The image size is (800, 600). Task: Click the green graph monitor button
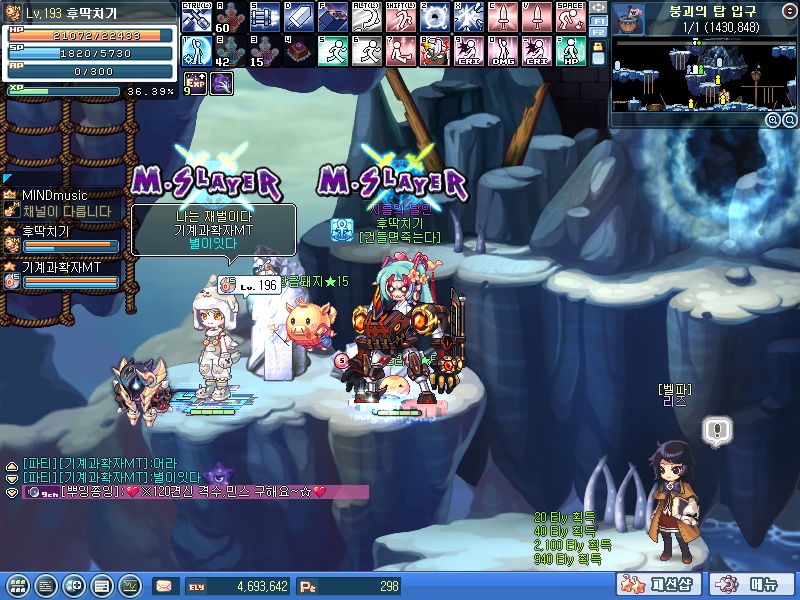pyautogui.click(x=129, y=586)
